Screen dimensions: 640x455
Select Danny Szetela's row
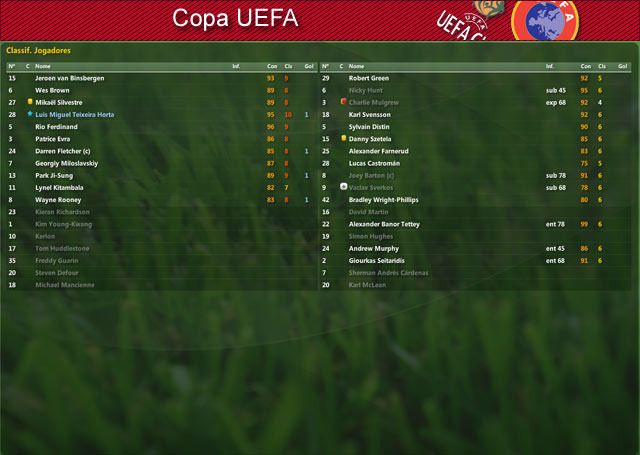point(370,139)
